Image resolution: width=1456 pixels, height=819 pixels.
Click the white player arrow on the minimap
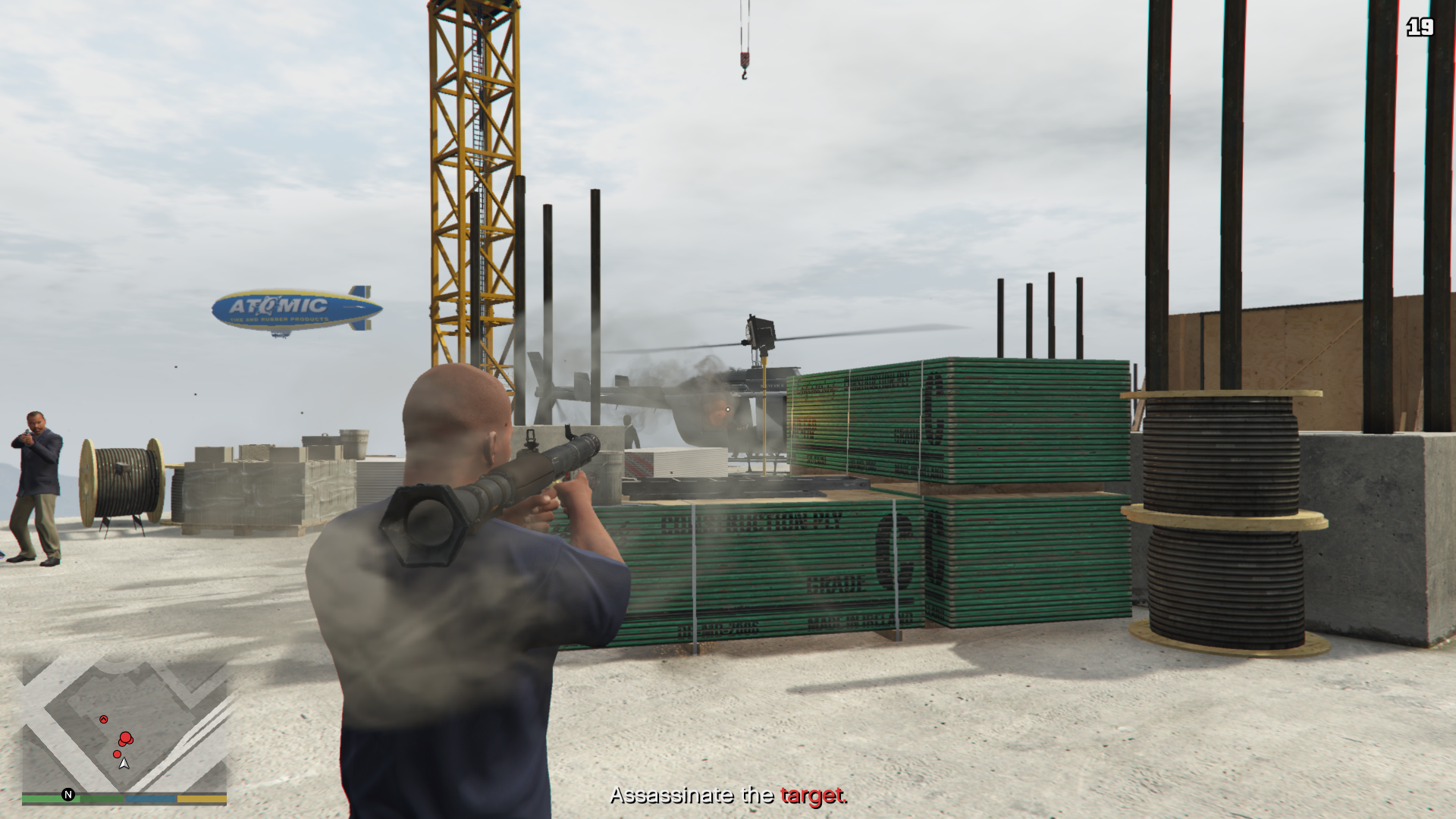[124, 764]
